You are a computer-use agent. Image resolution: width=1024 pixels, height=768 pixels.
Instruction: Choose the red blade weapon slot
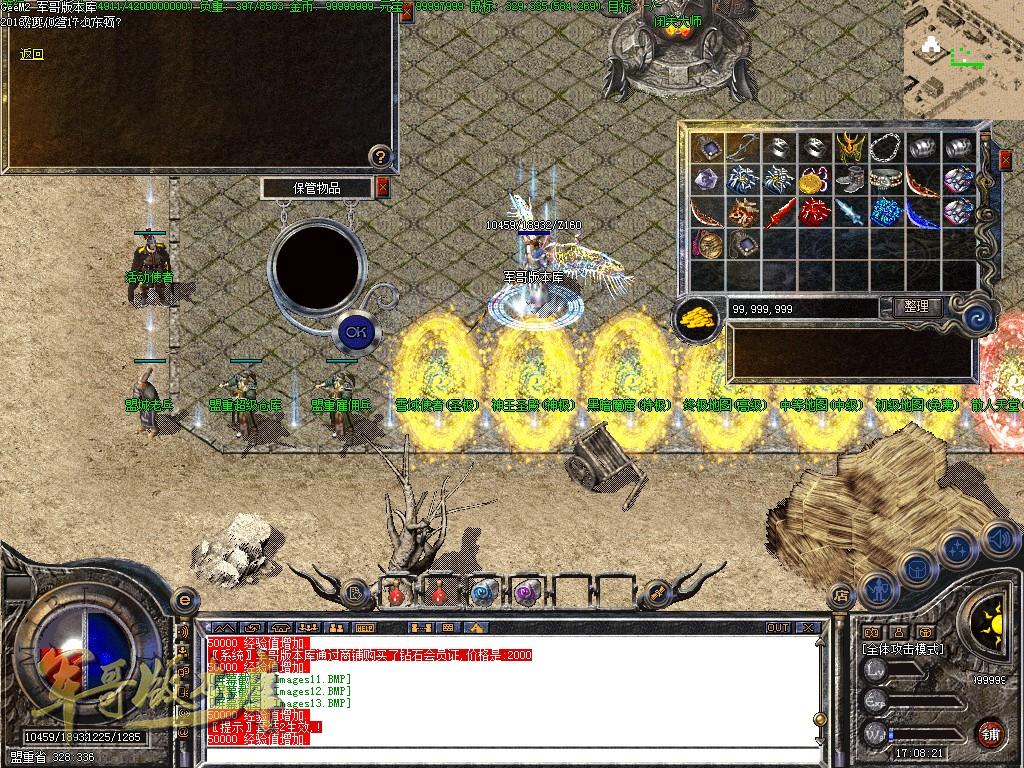779,213
